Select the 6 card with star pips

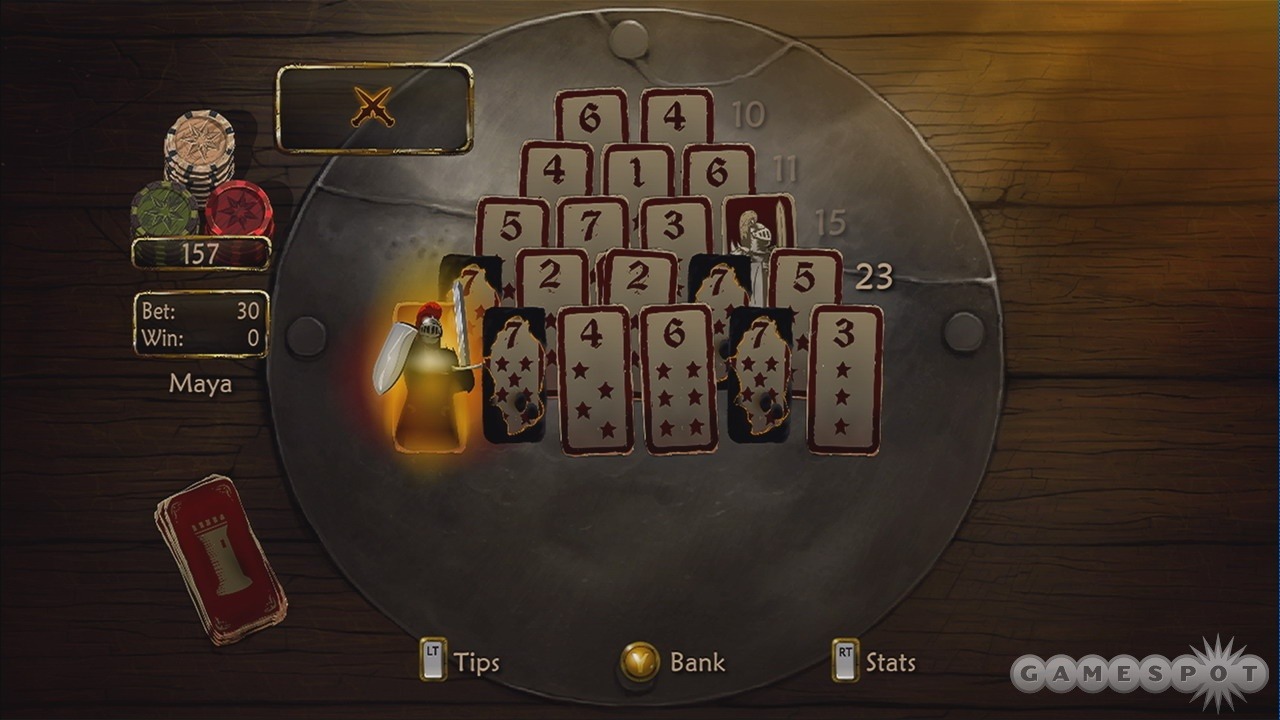tap(678, 380)
